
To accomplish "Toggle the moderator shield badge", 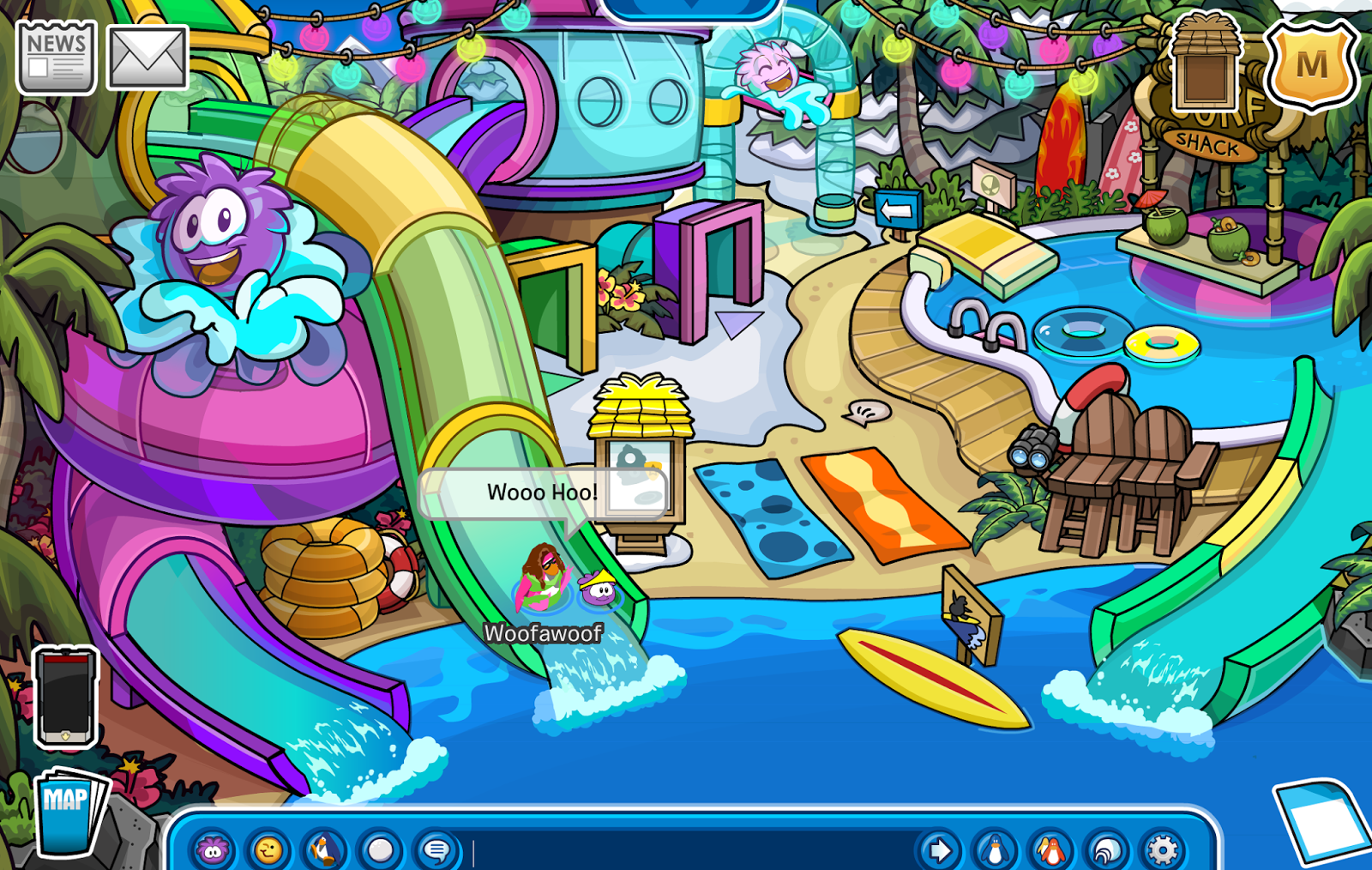I will tap(1310, 64).
